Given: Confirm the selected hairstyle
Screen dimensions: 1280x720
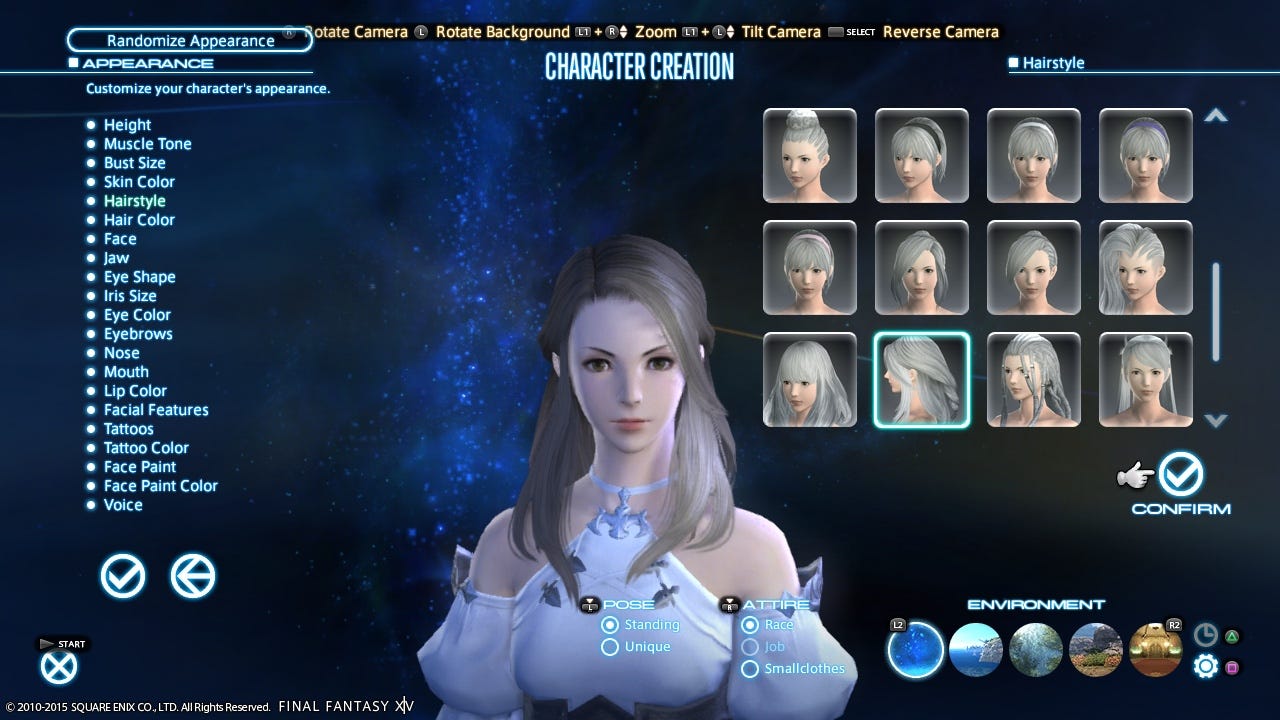Looking at the screenshot, I should coord(1181,476).
